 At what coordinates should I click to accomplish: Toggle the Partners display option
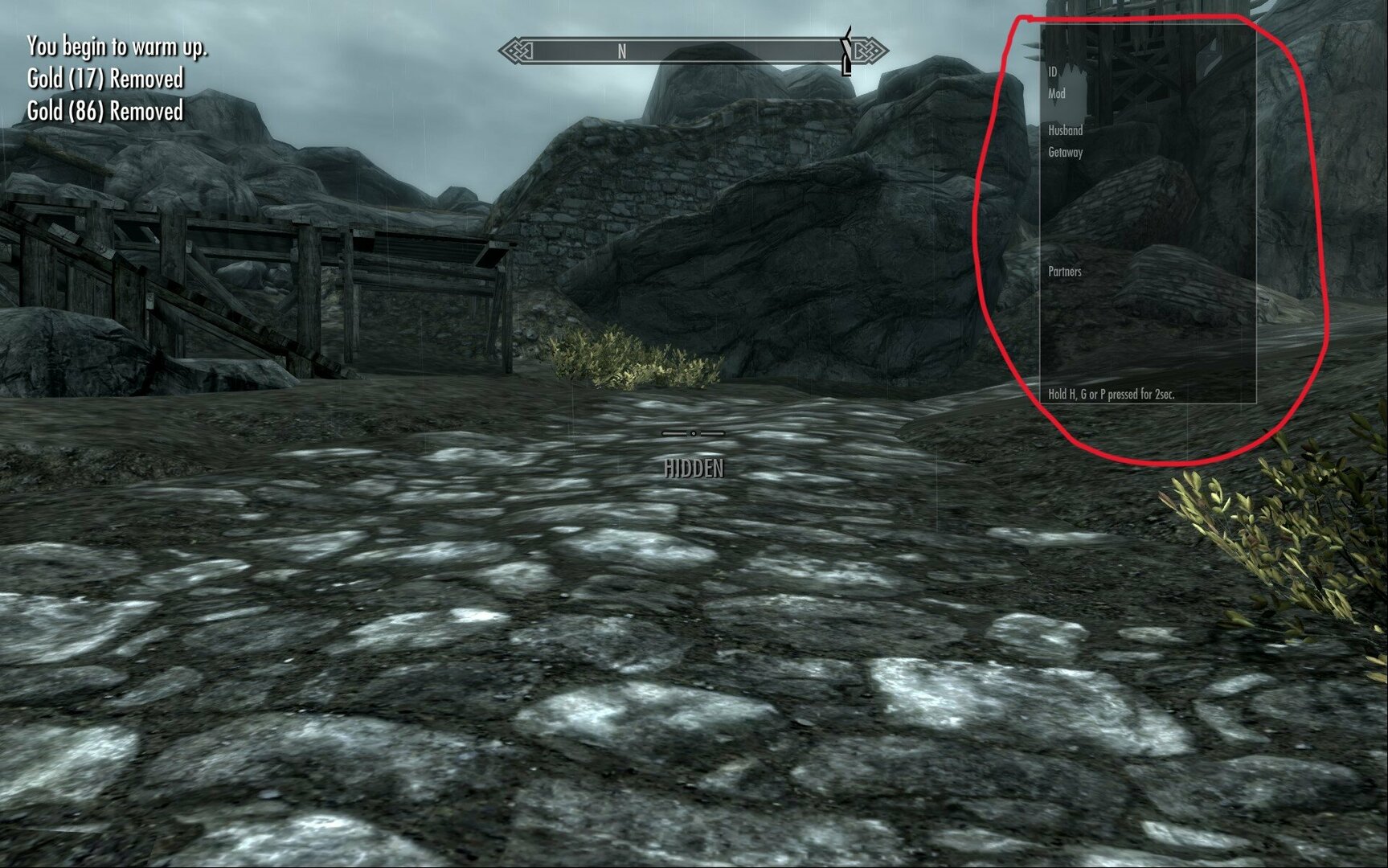(x=1064, y=271)
